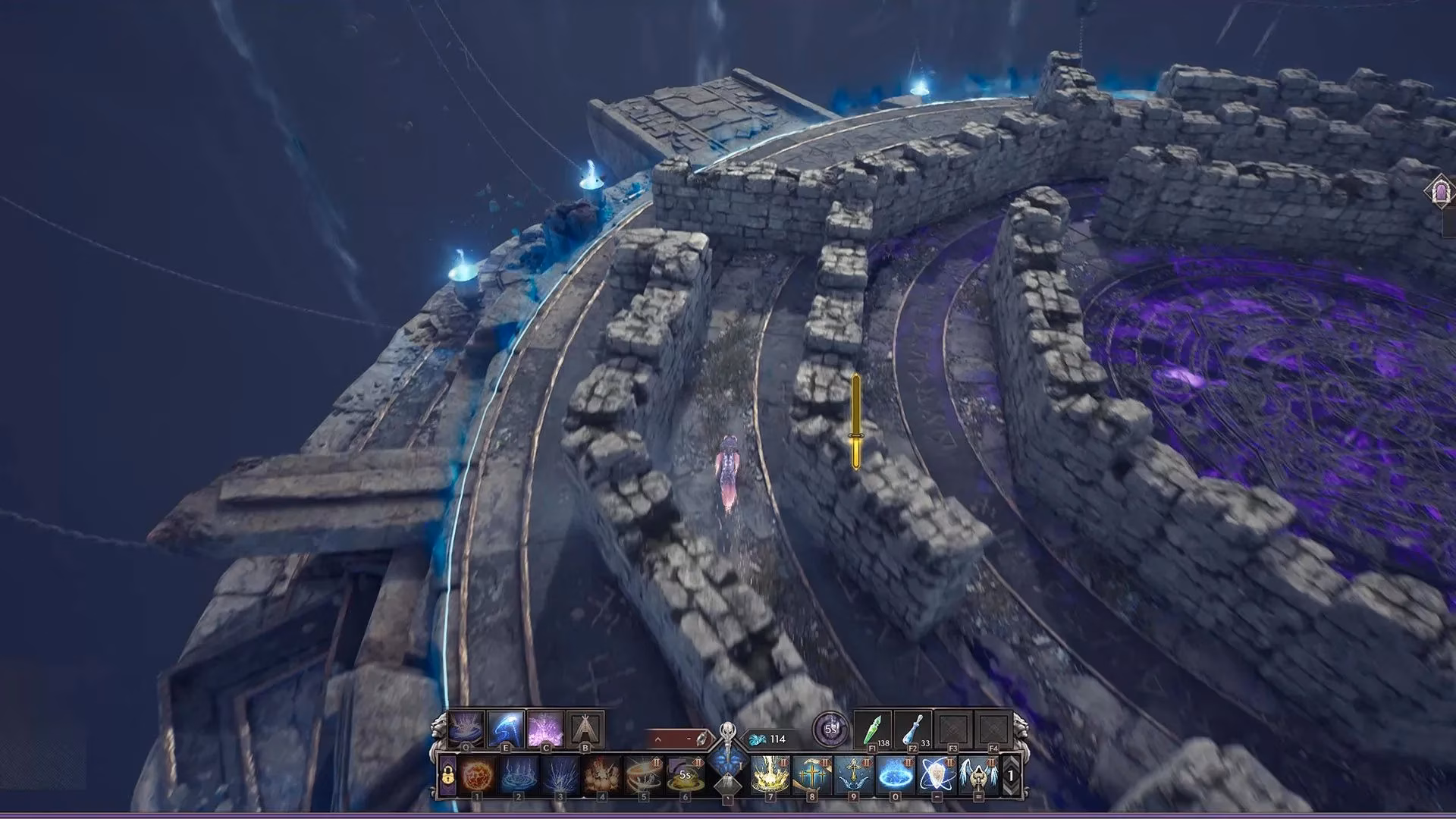Image resolution: width=1456 pixels, height=819 pixels.
Task: Click the camp tent ability bound to B
Action: (x=585, y=728)
